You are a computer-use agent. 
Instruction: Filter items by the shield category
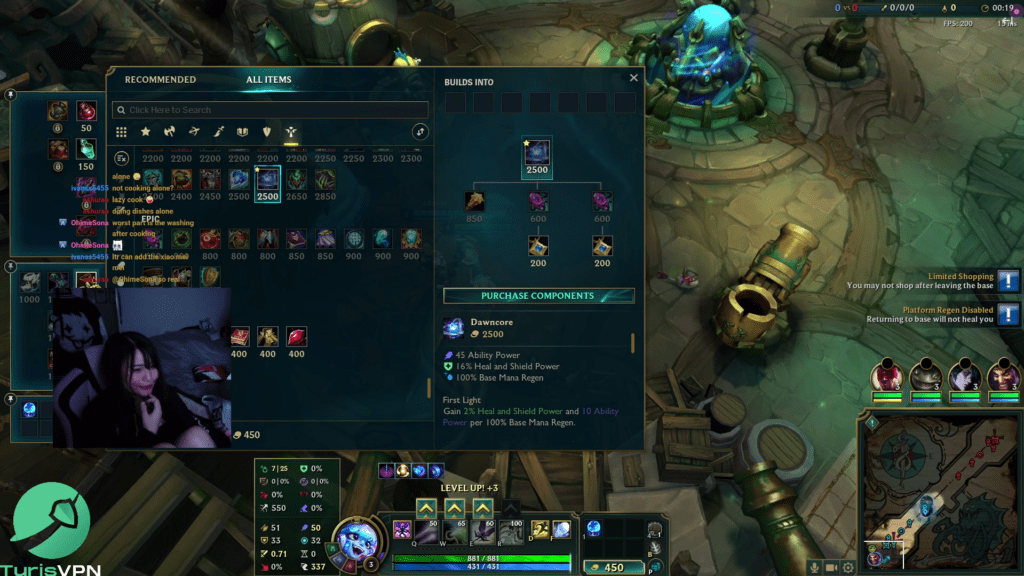(267, 132)
